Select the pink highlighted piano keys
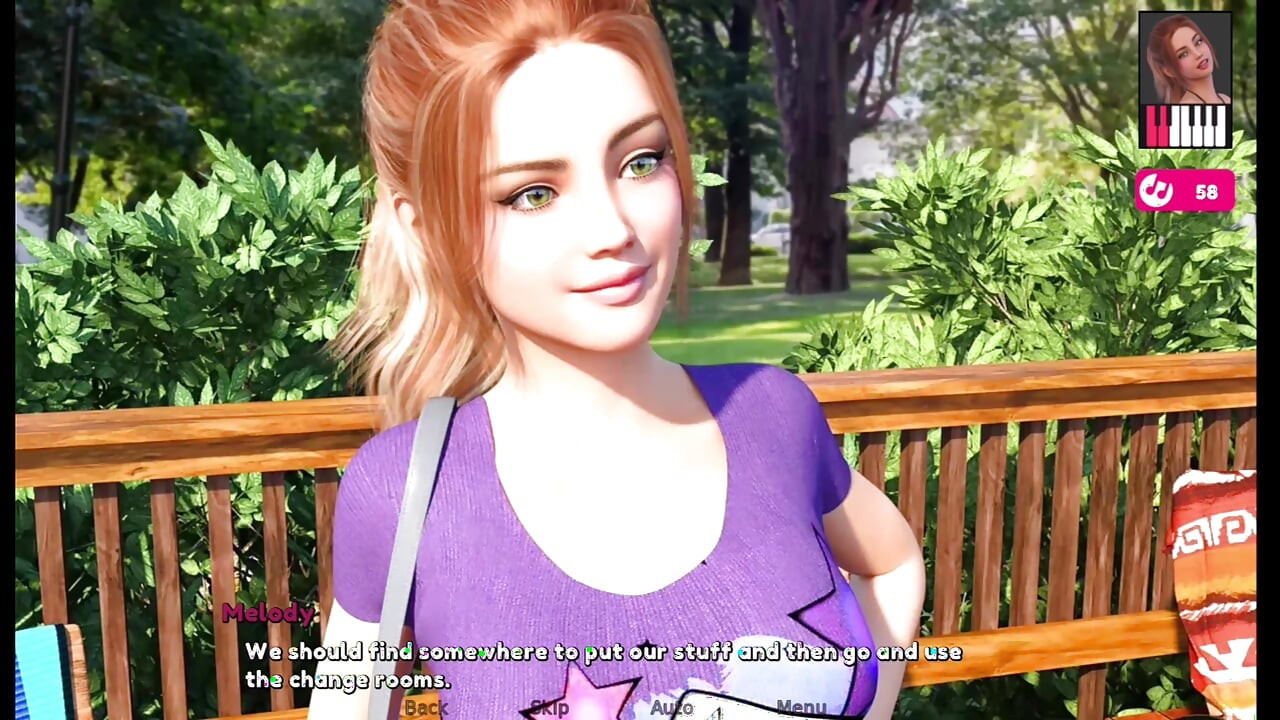This screenshot has width=1280, height=720. (1155, 125)
